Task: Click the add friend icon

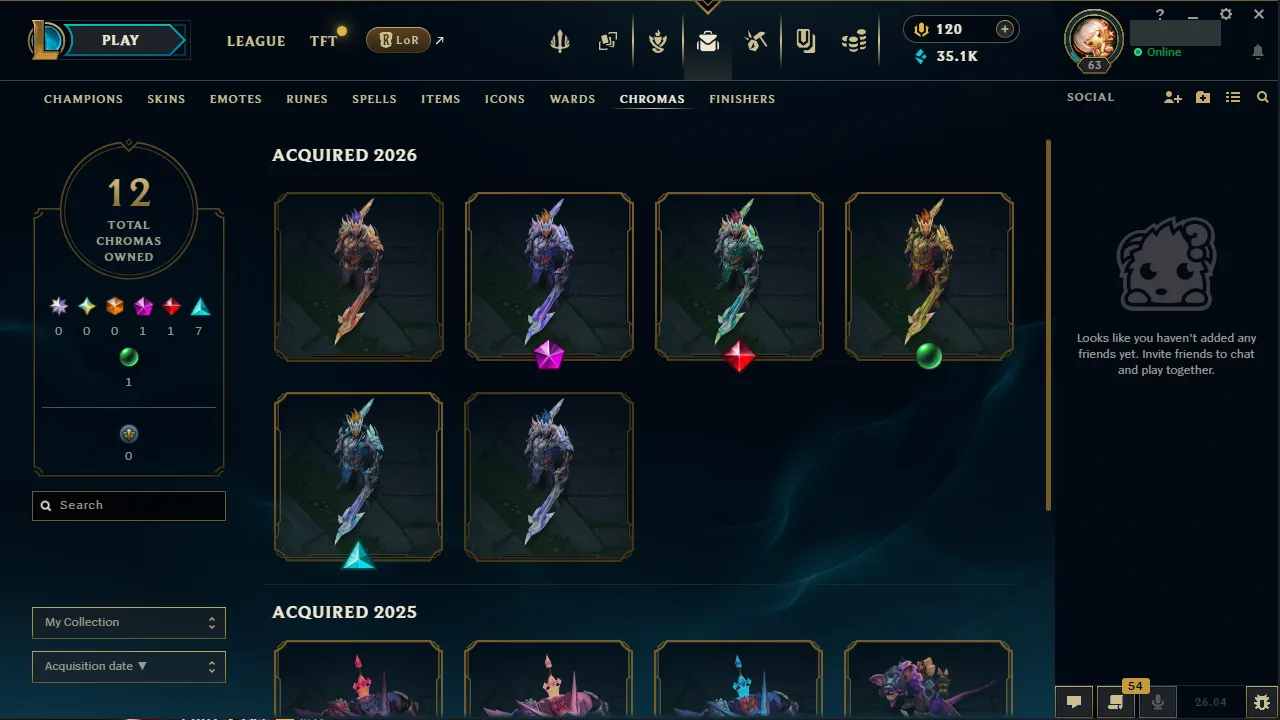Action: [x=1172, y=97]
